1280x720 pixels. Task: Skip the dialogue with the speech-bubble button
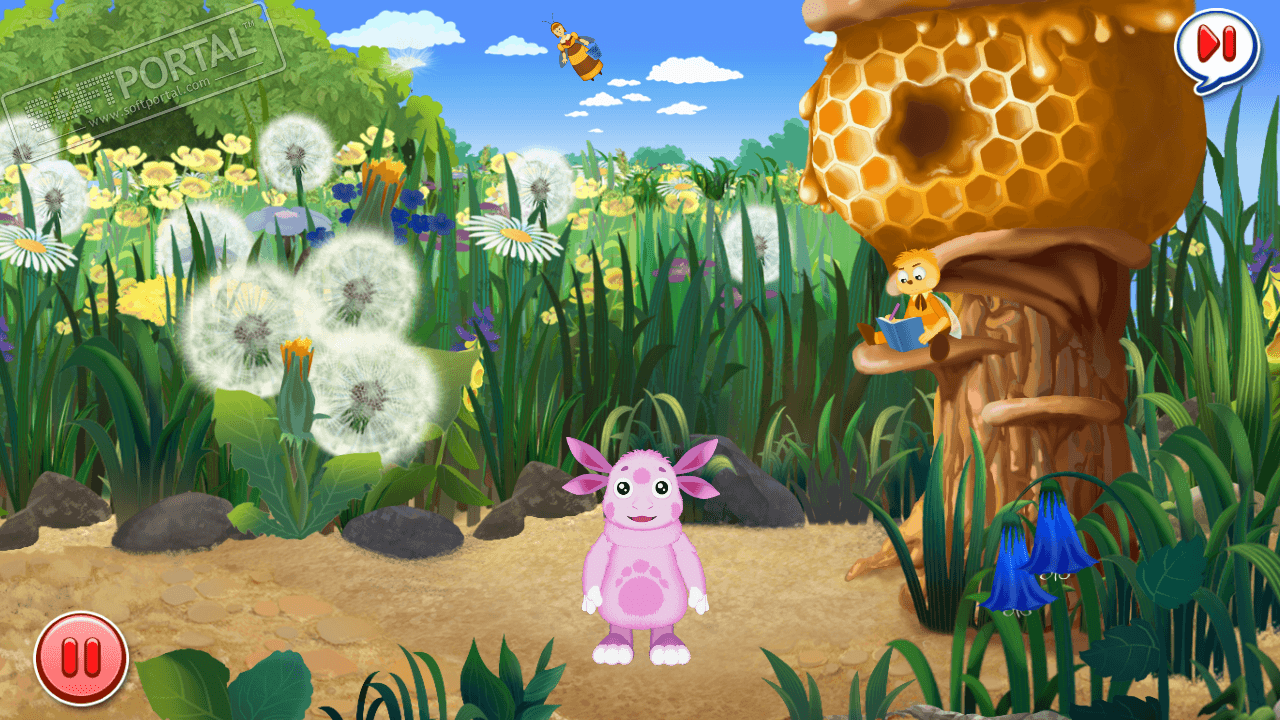[x=1217, y=45]
